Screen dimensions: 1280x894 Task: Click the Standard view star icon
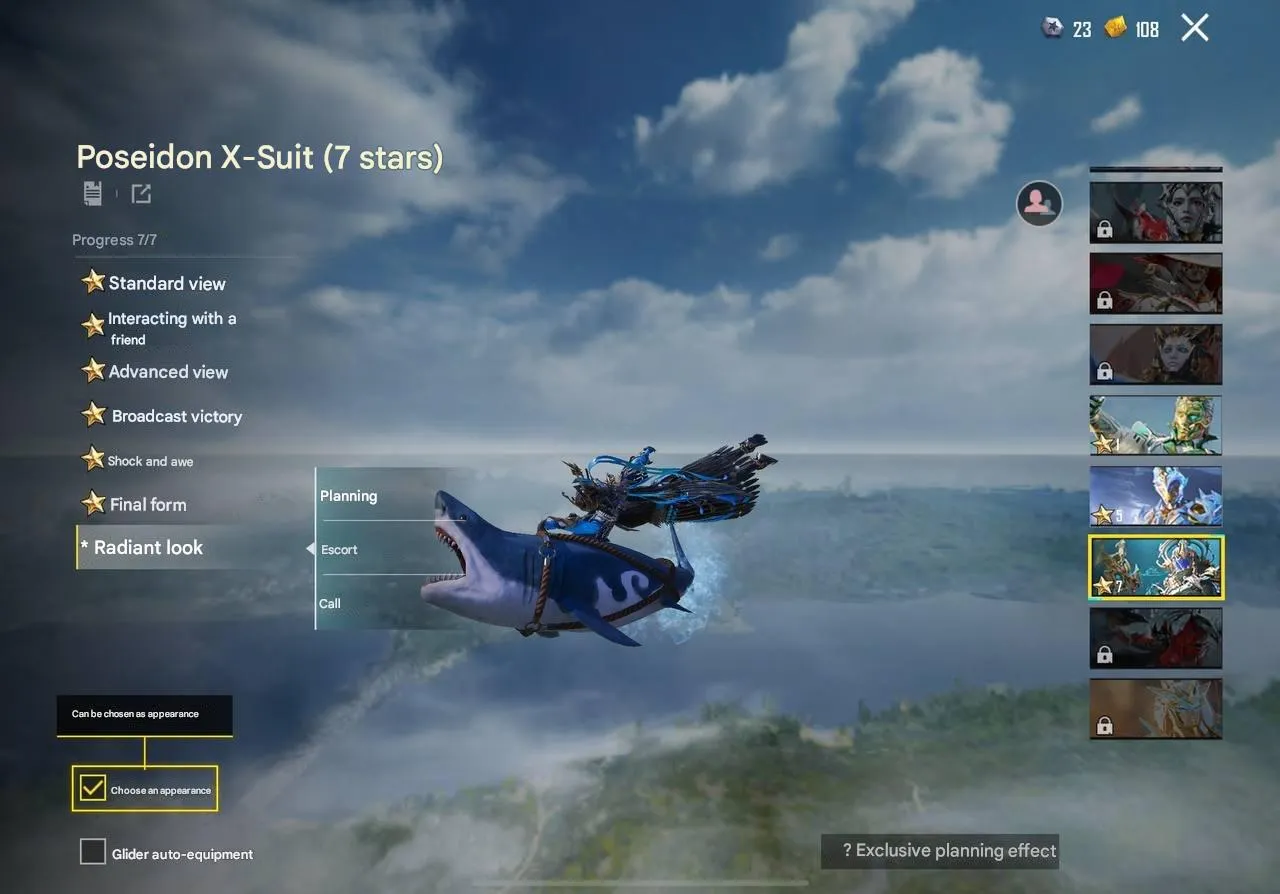(92, 282)
